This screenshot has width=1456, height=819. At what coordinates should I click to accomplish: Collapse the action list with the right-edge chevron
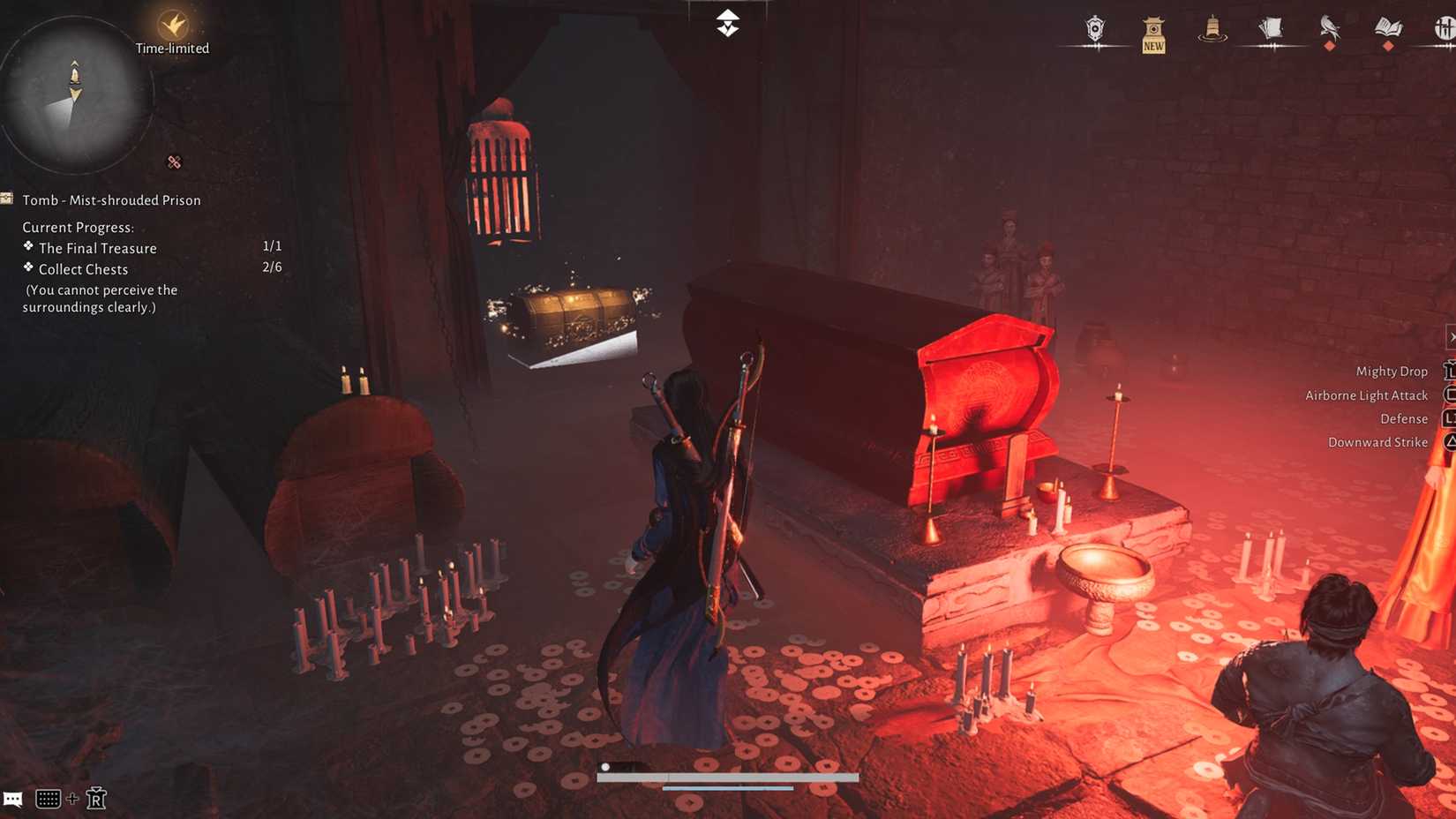1451,336
